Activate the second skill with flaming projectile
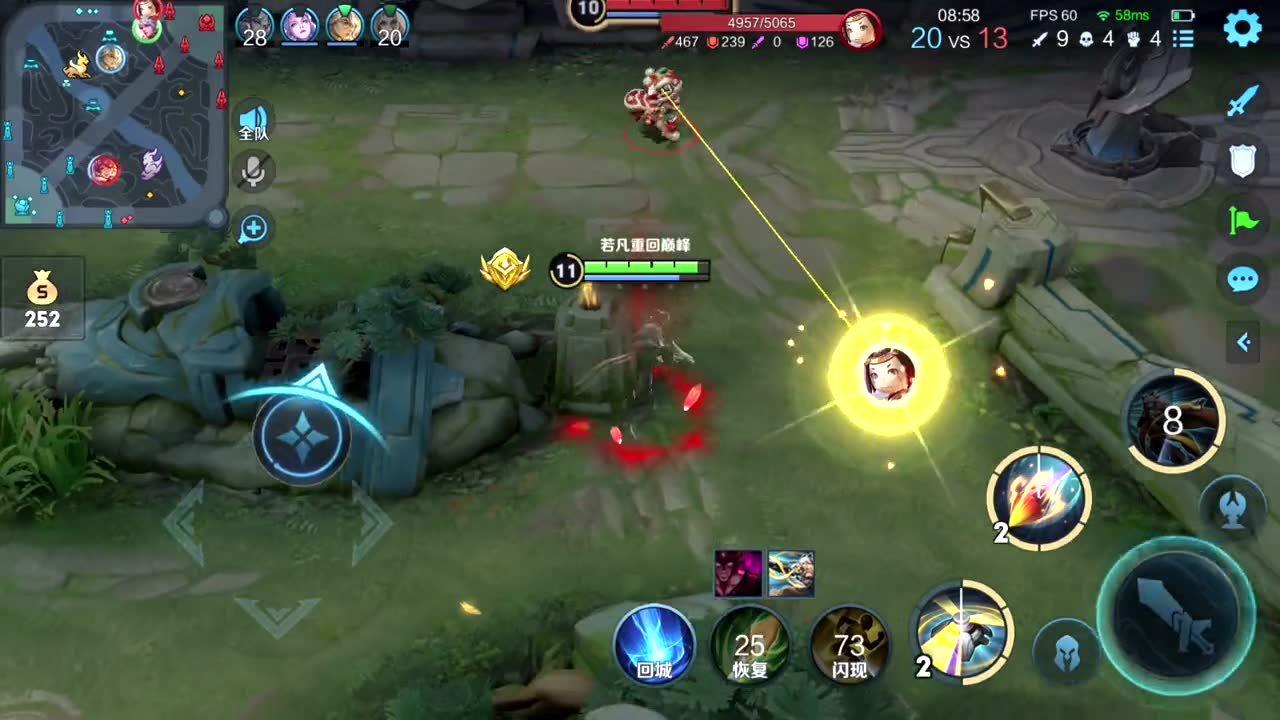 point(1039,498)
